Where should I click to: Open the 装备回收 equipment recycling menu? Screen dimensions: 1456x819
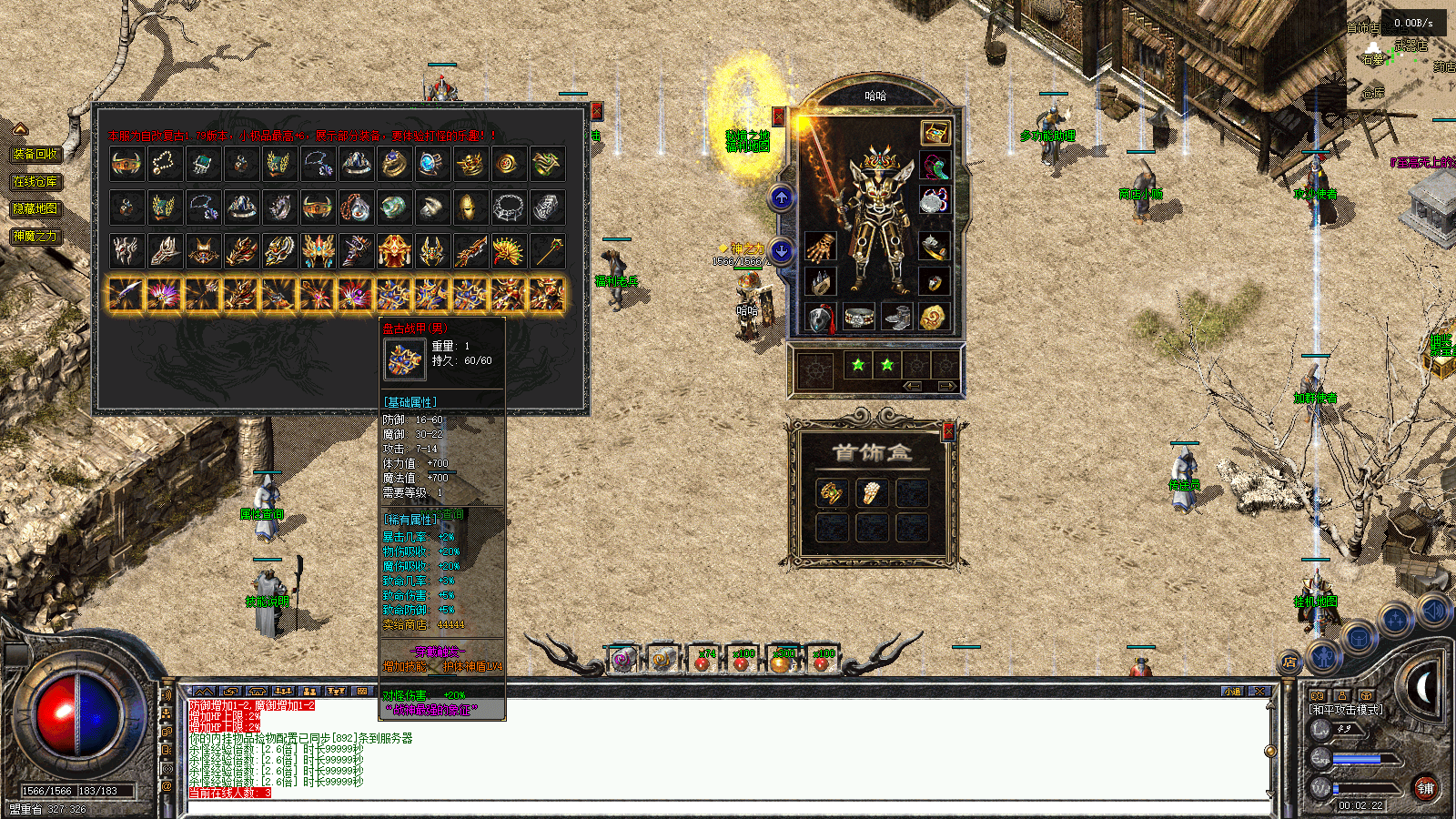[35, 155]
